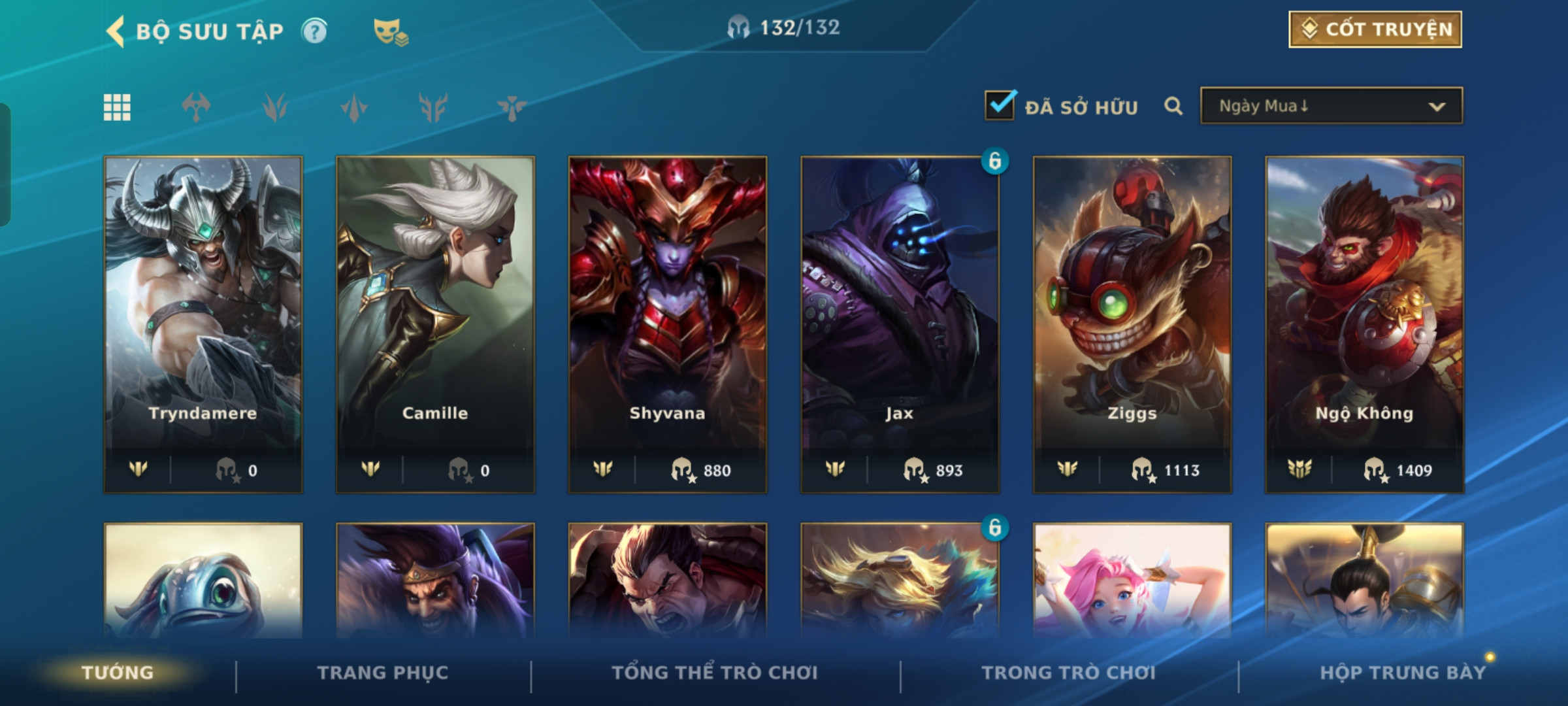Switch to the Trong Trò Chơi tab
The image size is (1568, 706).
[1068, 673]
